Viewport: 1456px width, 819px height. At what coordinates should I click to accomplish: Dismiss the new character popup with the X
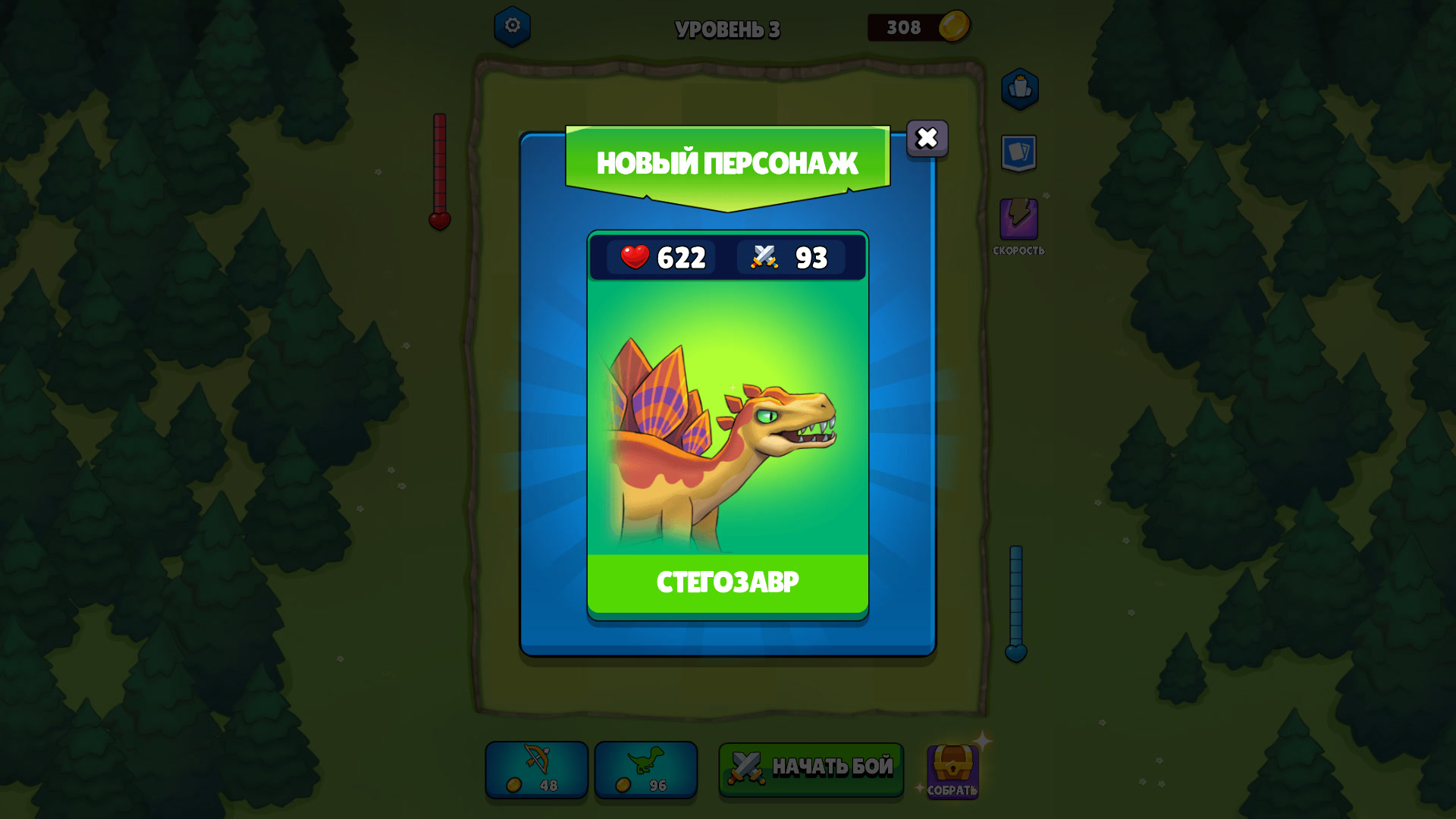point(927,139)
